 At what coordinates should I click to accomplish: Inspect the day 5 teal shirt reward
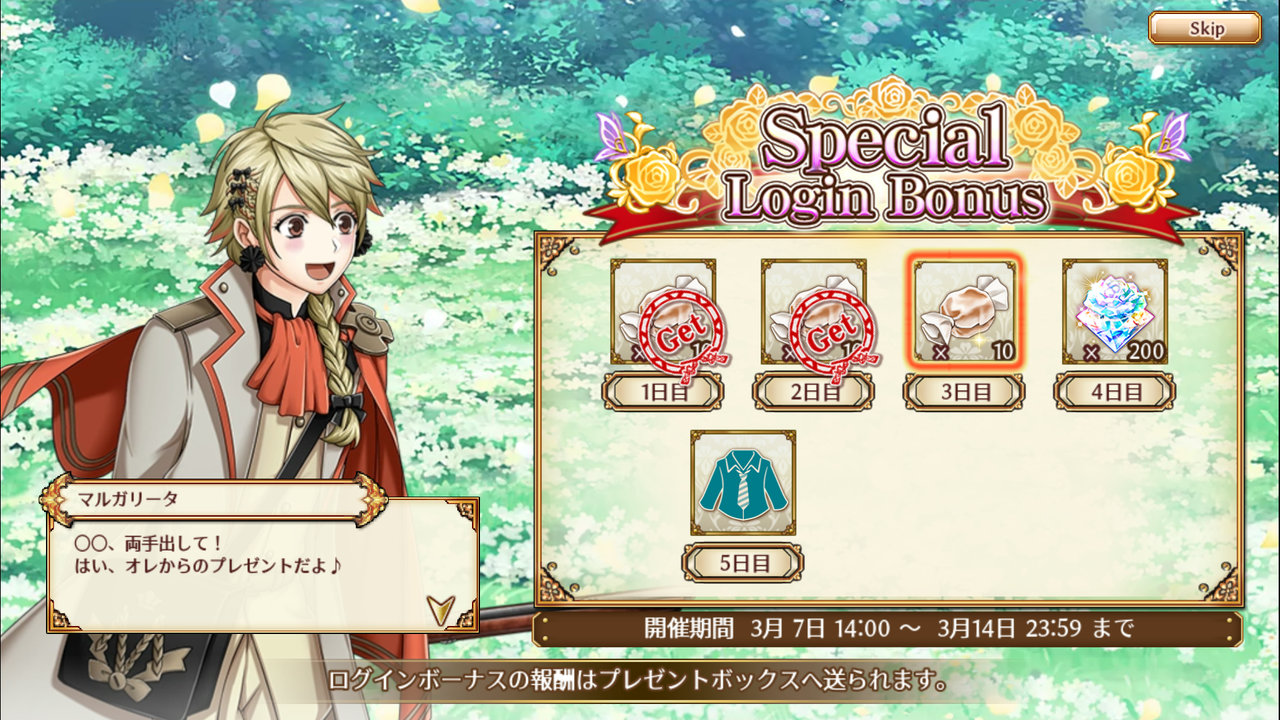pyautogui.click(x=743, y=483)
